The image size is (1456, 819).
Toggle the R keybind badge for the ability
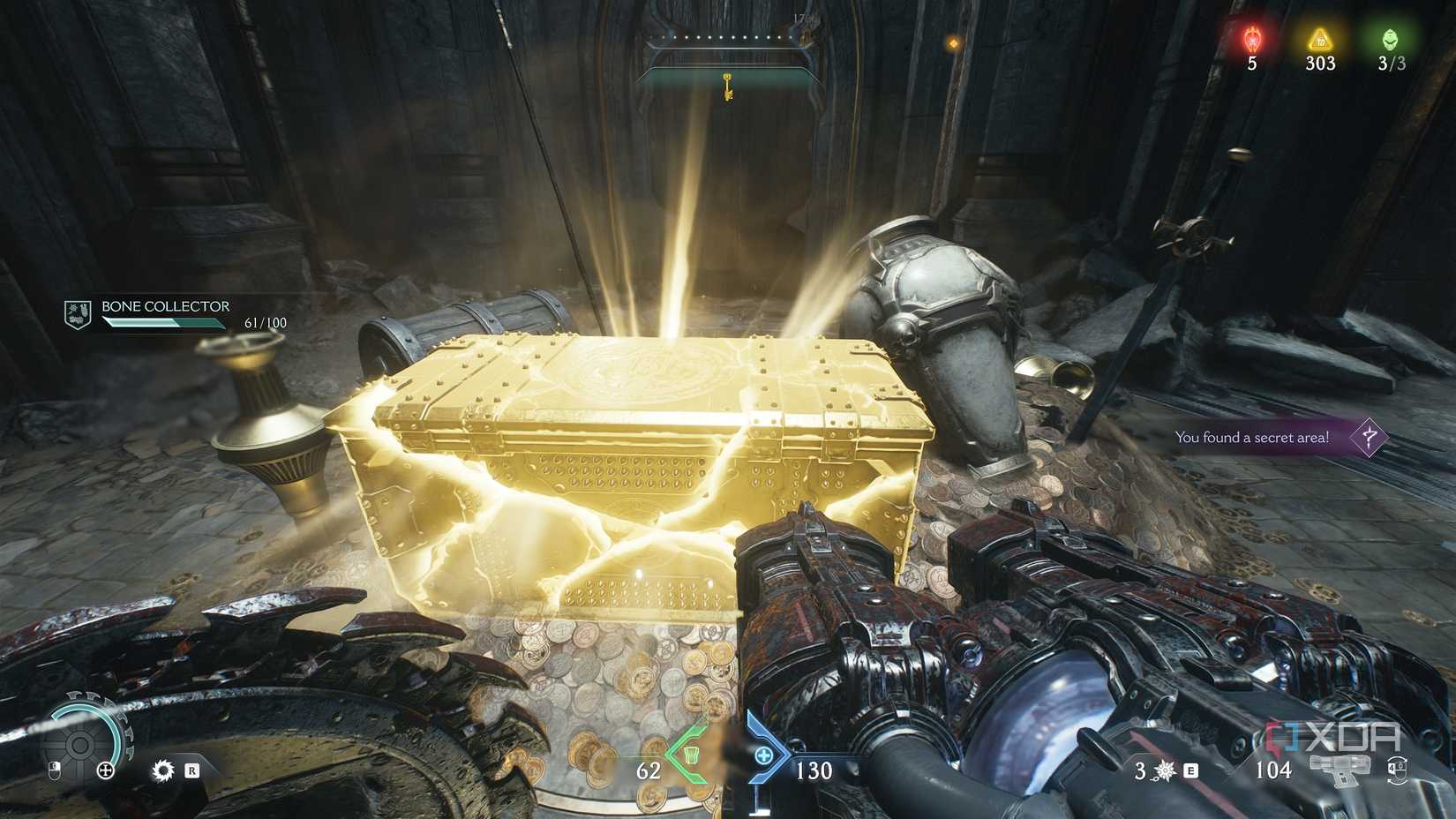click(x=193, y=770)
